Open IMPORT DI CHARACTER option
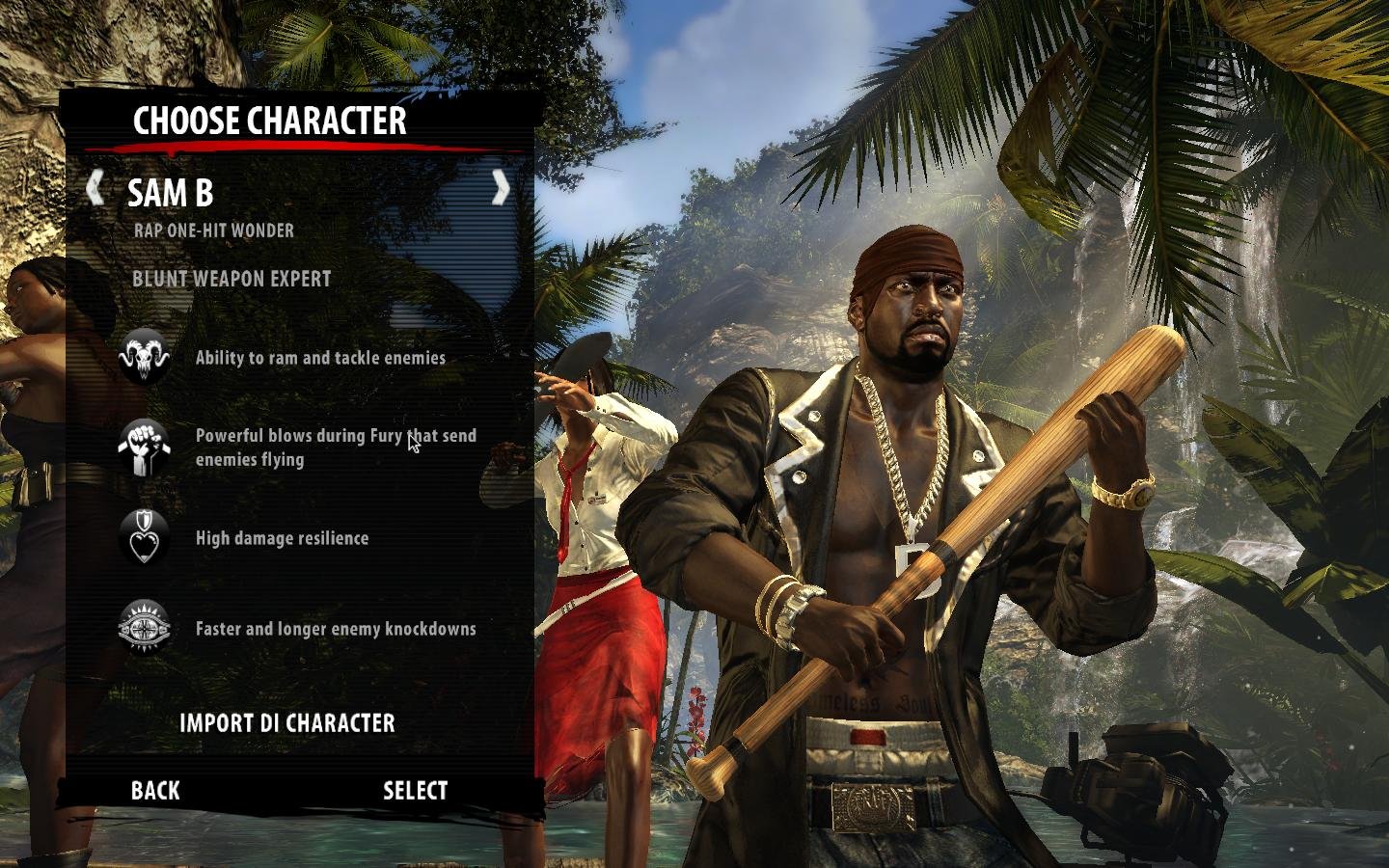Image resolution: width=1389 pixels, height=868 pixels. coord(286,722)
